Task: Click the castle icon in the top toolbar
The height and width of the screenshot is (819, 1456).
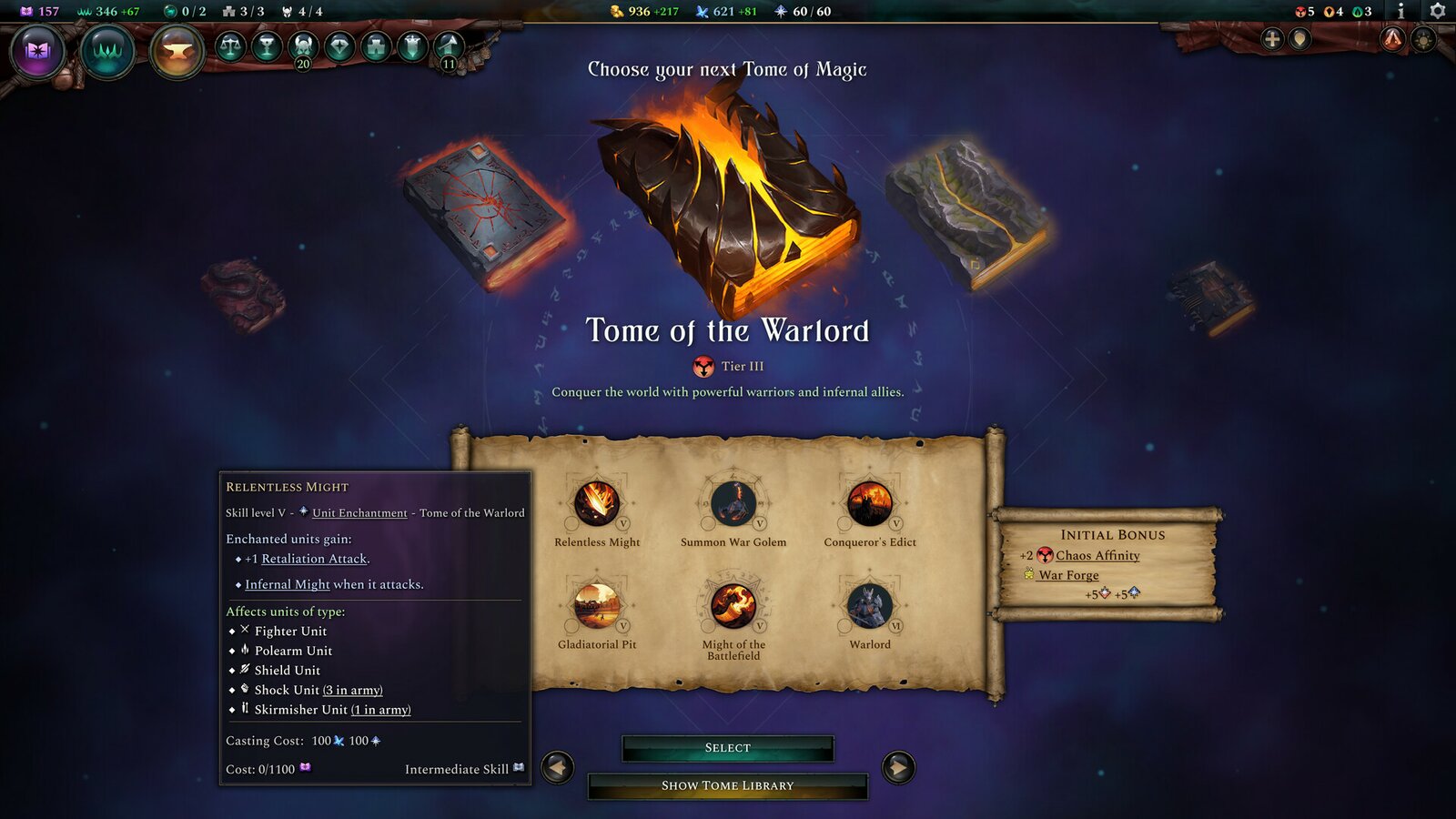Action: tap(375, 48)
